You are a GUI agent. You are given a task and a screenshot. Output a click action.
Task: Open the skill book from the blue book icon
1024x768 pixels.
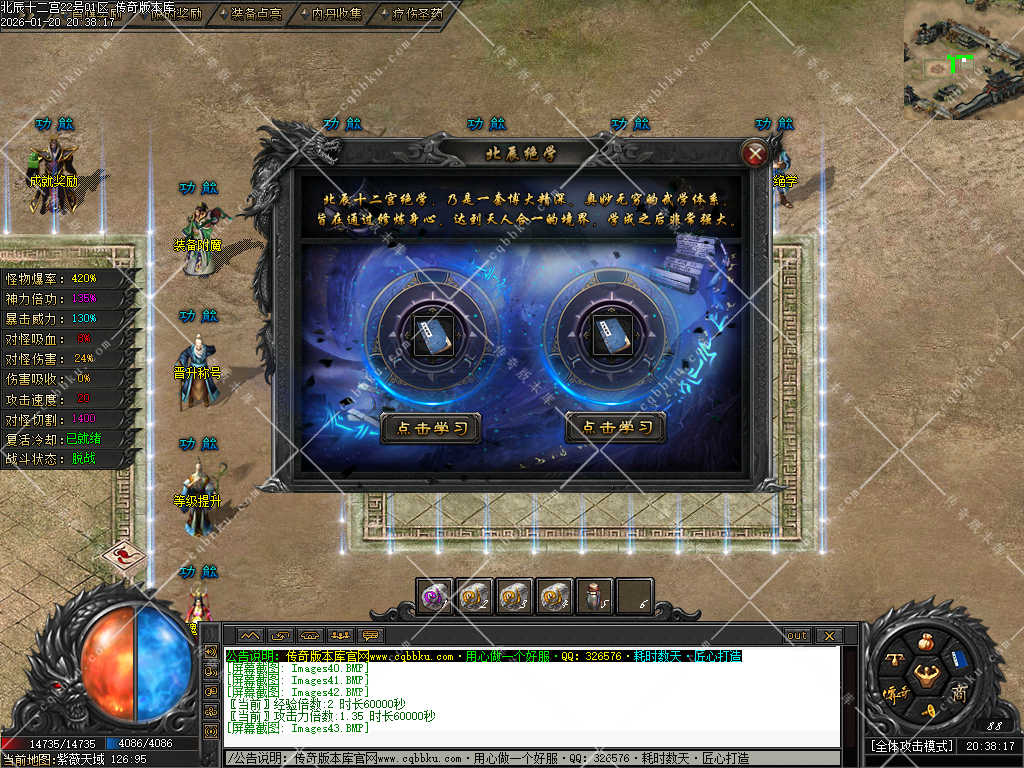point(960,658)
